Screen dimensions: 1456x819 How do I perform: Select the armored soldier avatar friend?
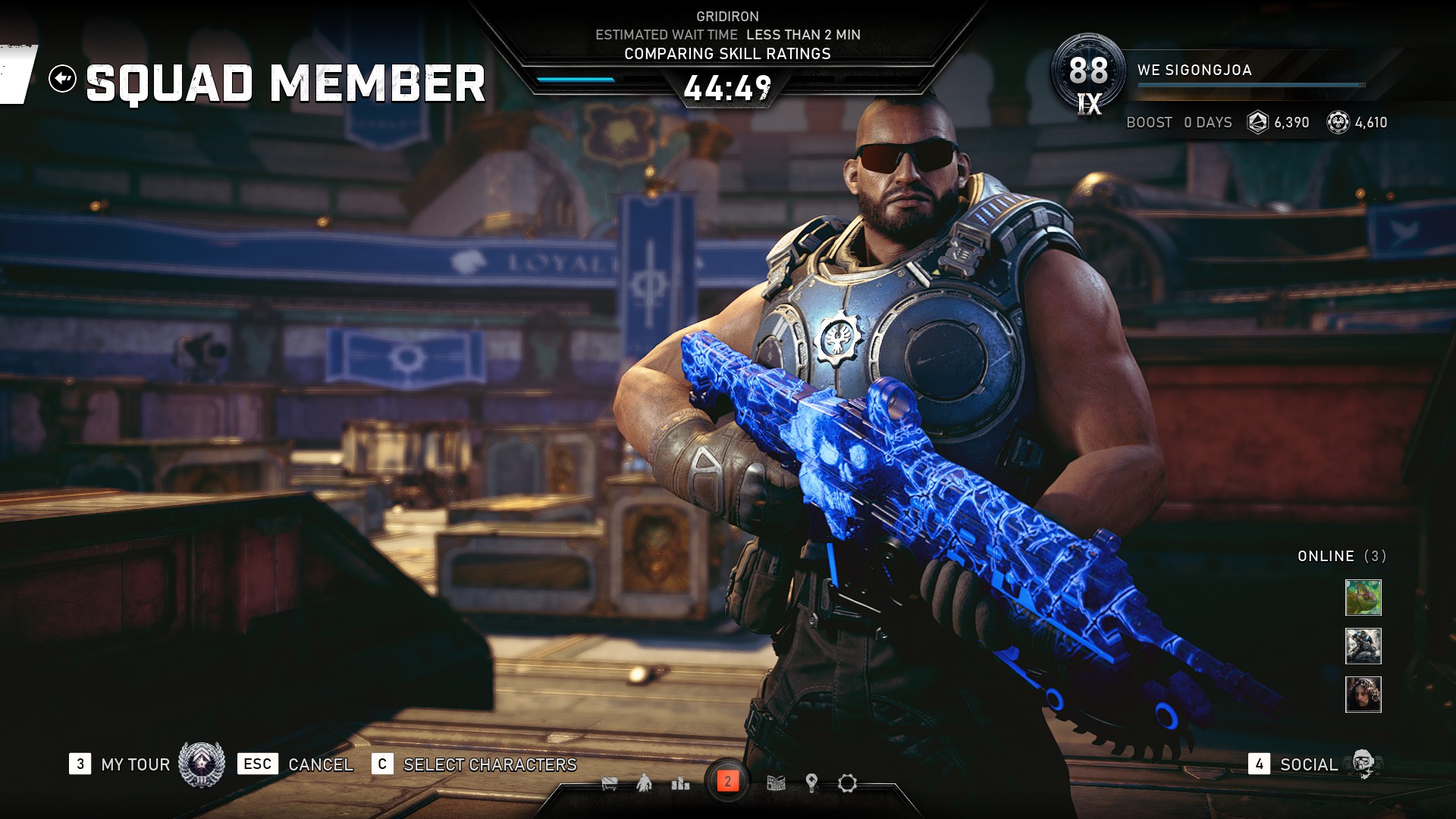click(1363, 646)
